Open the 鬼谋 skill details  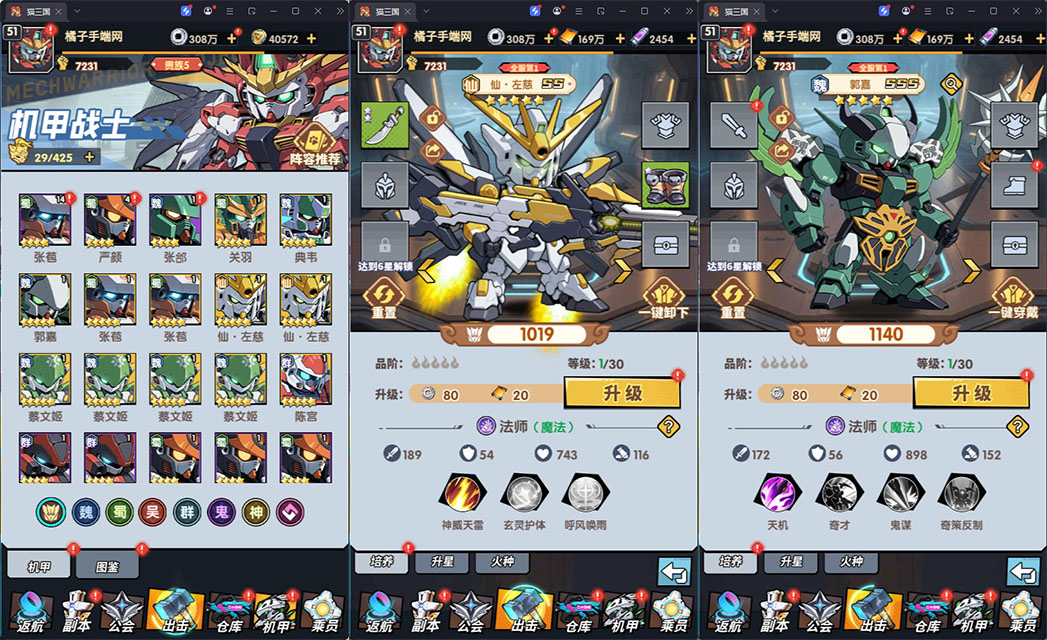pyautogui.click(x=899, y=493)
